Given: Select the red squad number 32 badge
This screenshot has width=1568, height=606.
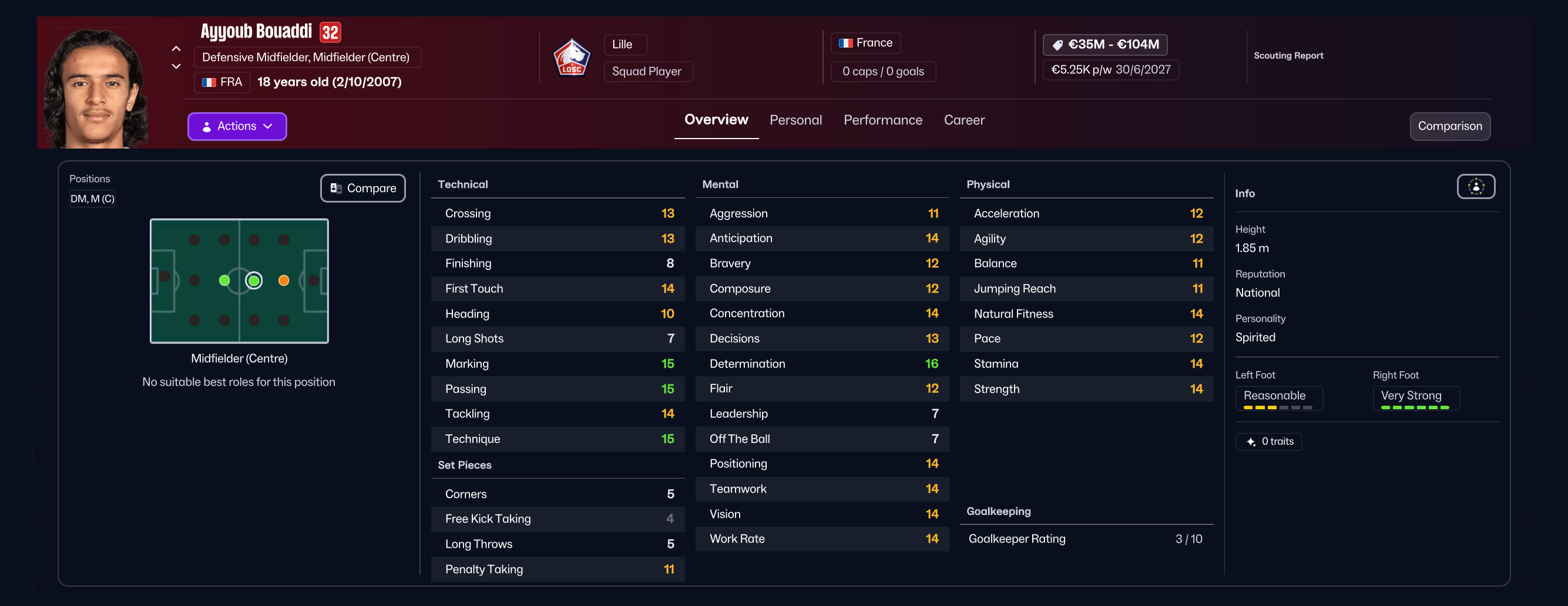Looking at the screenshot, I should [x=330, y=32].
